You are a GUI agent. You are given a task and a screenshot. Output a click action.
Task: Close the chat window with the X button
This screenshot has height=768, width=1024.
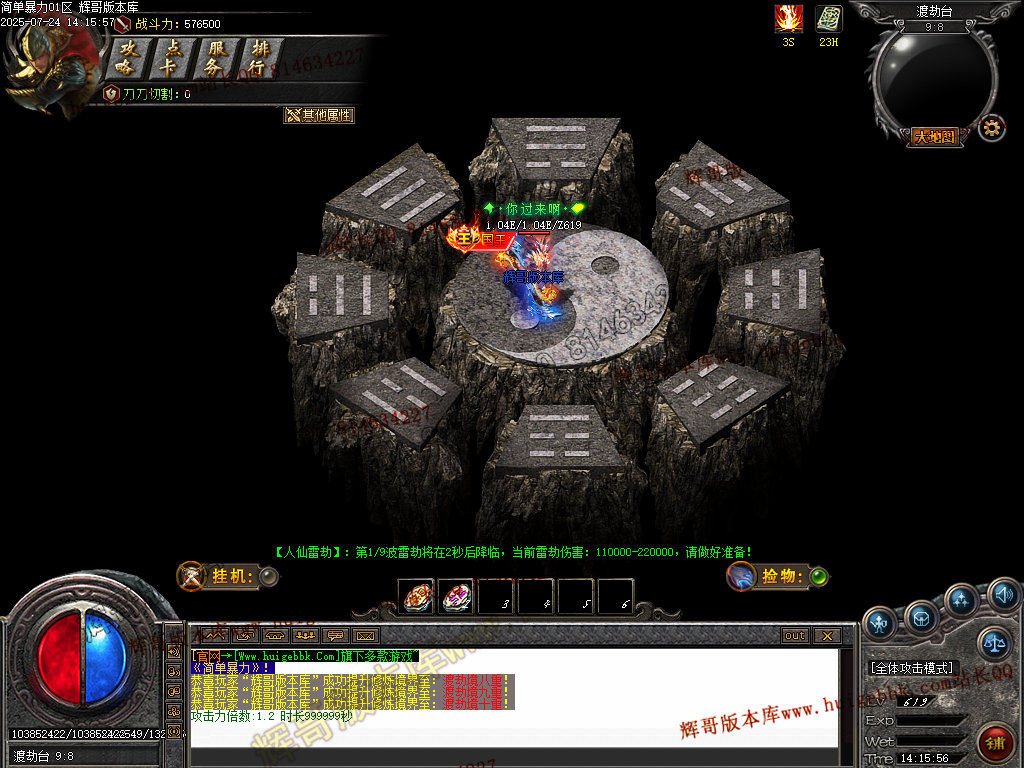tap(826, 635)
